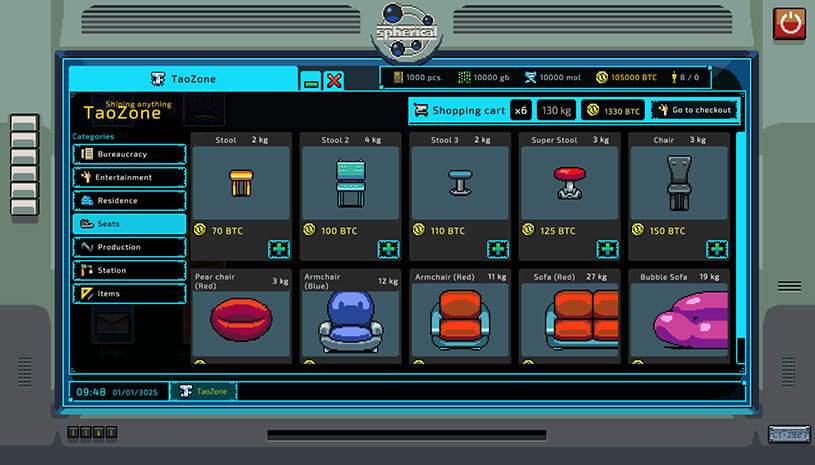This screenshot has height=465, width=815.
Task: Go to checkout
Action: tap(694, 110)
